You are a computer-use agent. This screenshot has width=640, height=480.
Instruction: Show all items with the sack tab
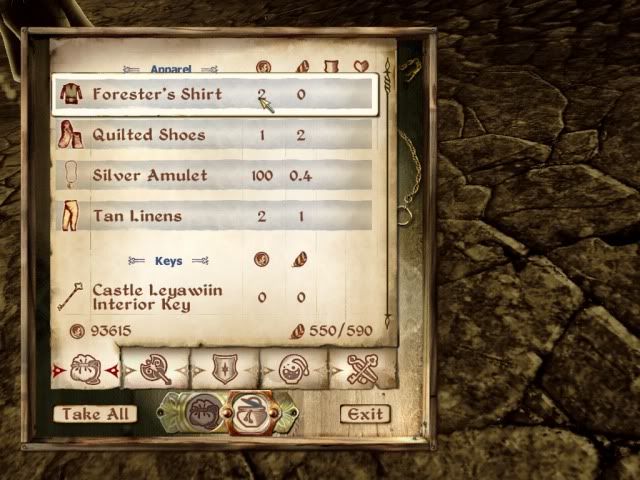(x=84, y=370)
